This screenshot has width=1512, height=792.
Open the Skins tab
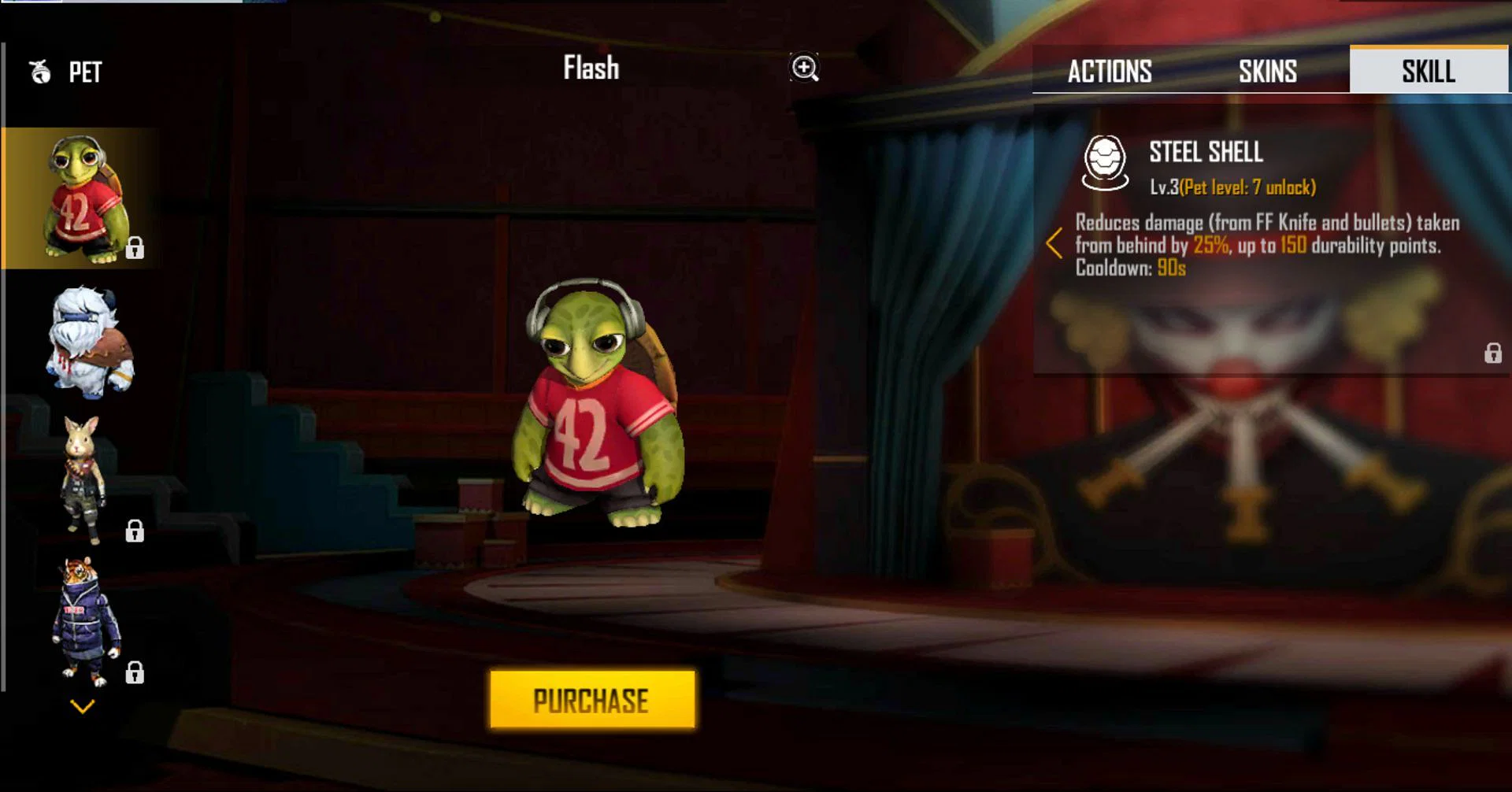coord(1267,72)
